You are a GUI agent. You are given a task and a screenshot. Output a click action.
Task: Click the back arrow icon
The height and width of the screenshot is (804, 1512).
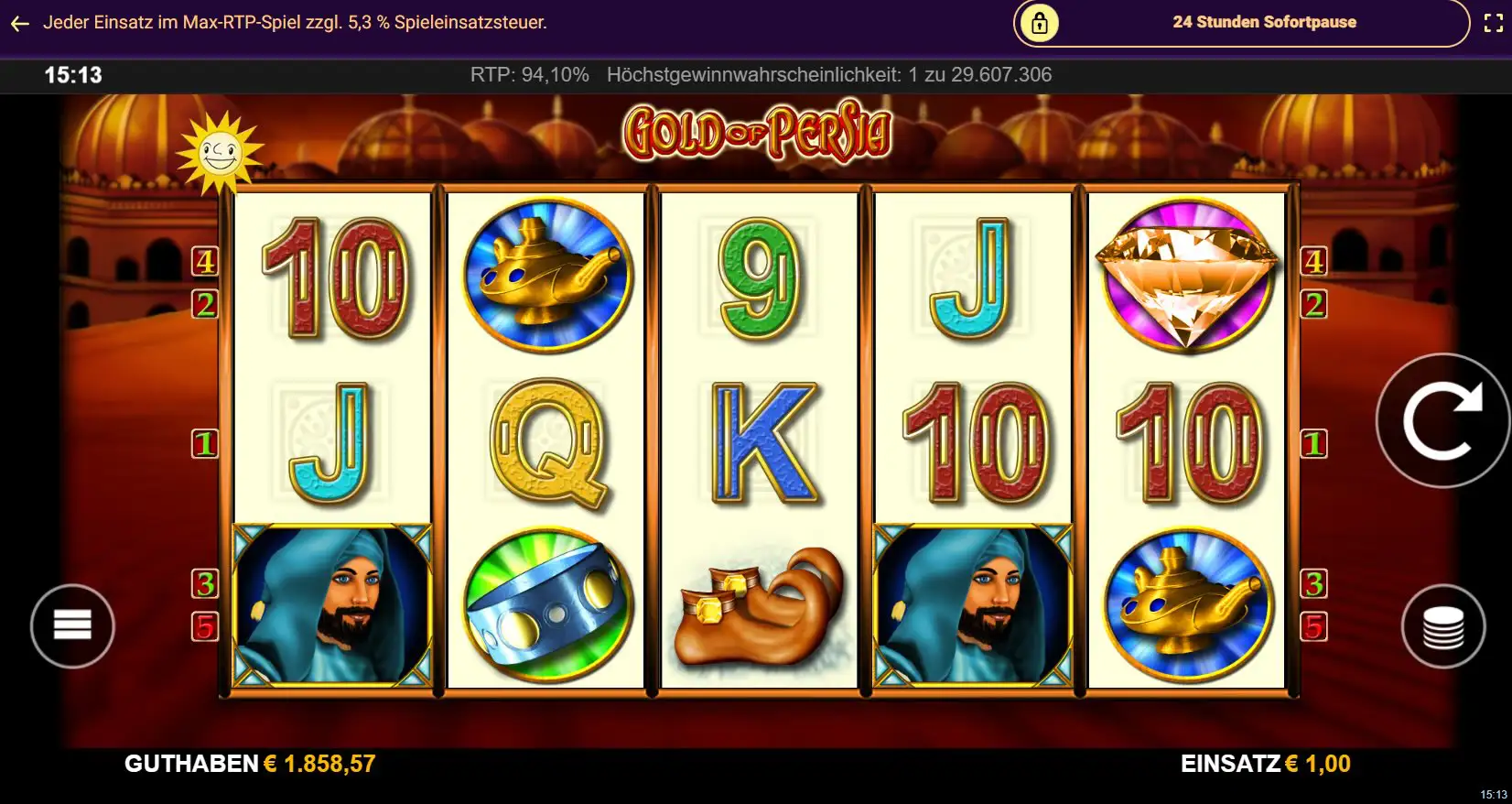(20, 23)
